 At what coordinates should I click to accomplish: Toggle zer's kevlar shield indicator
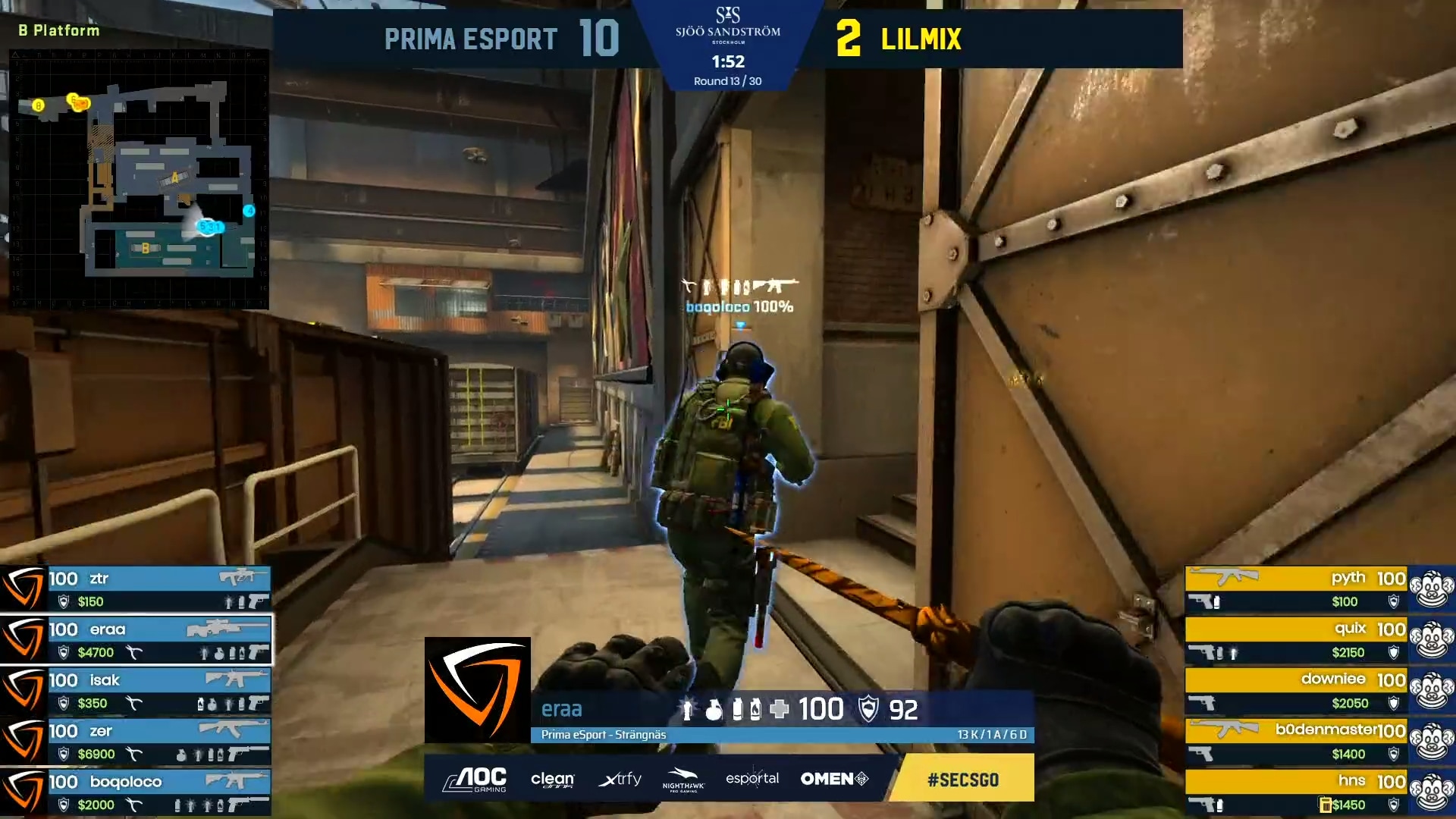tap(64, 755)
